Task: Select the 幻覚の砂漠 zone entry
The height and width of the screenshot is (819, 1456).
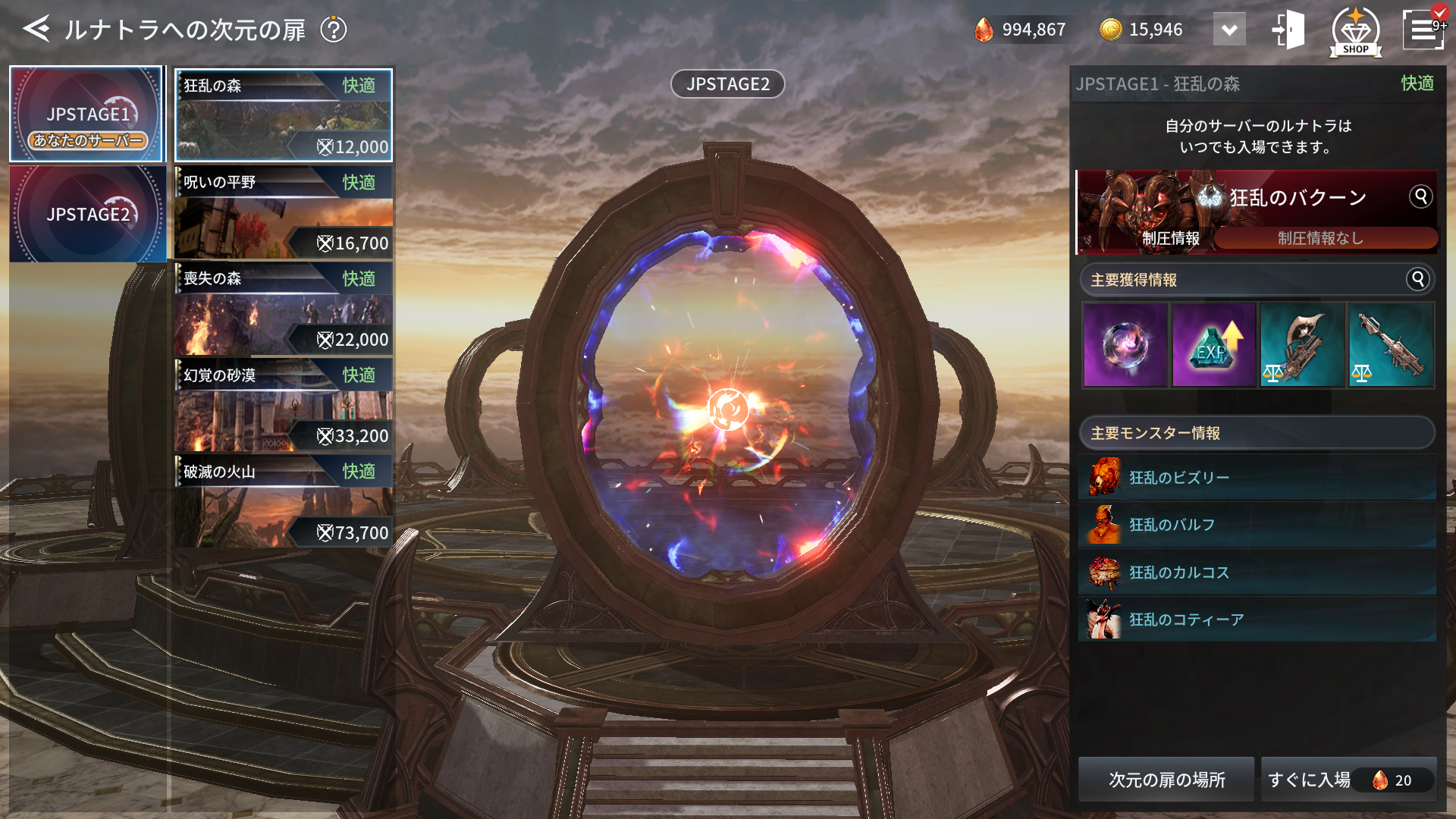Action: (284, 405)
